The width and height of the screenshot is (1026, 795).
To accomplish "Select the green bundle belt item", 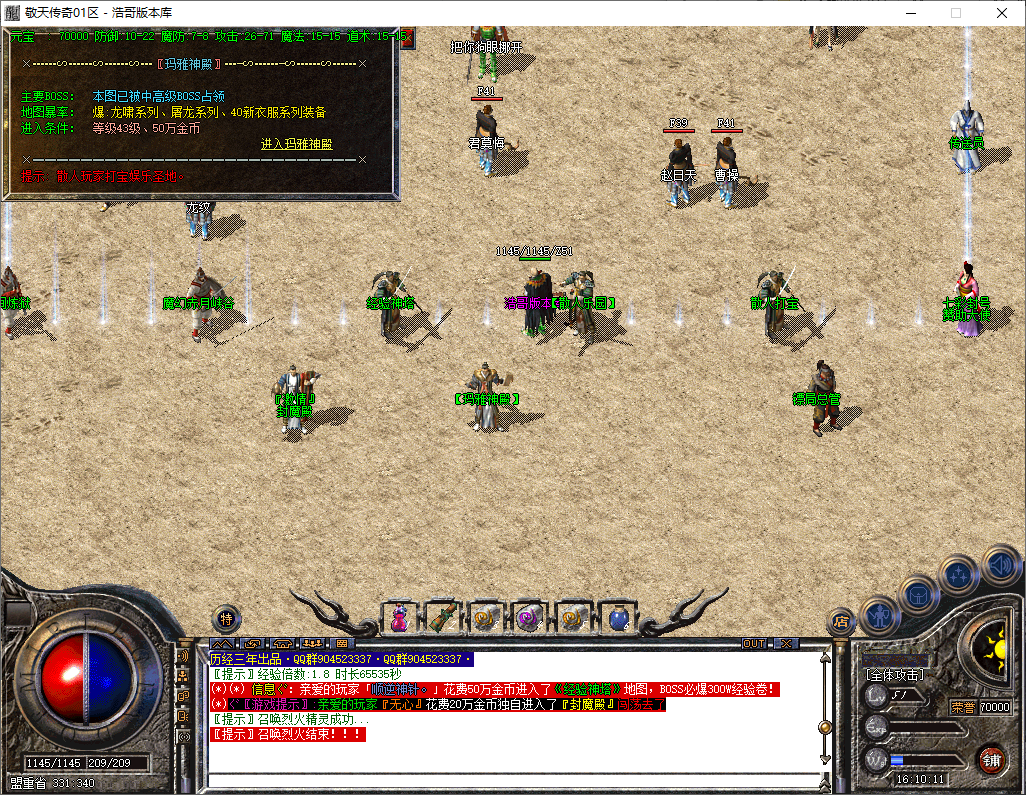I will tap(441, 618).
